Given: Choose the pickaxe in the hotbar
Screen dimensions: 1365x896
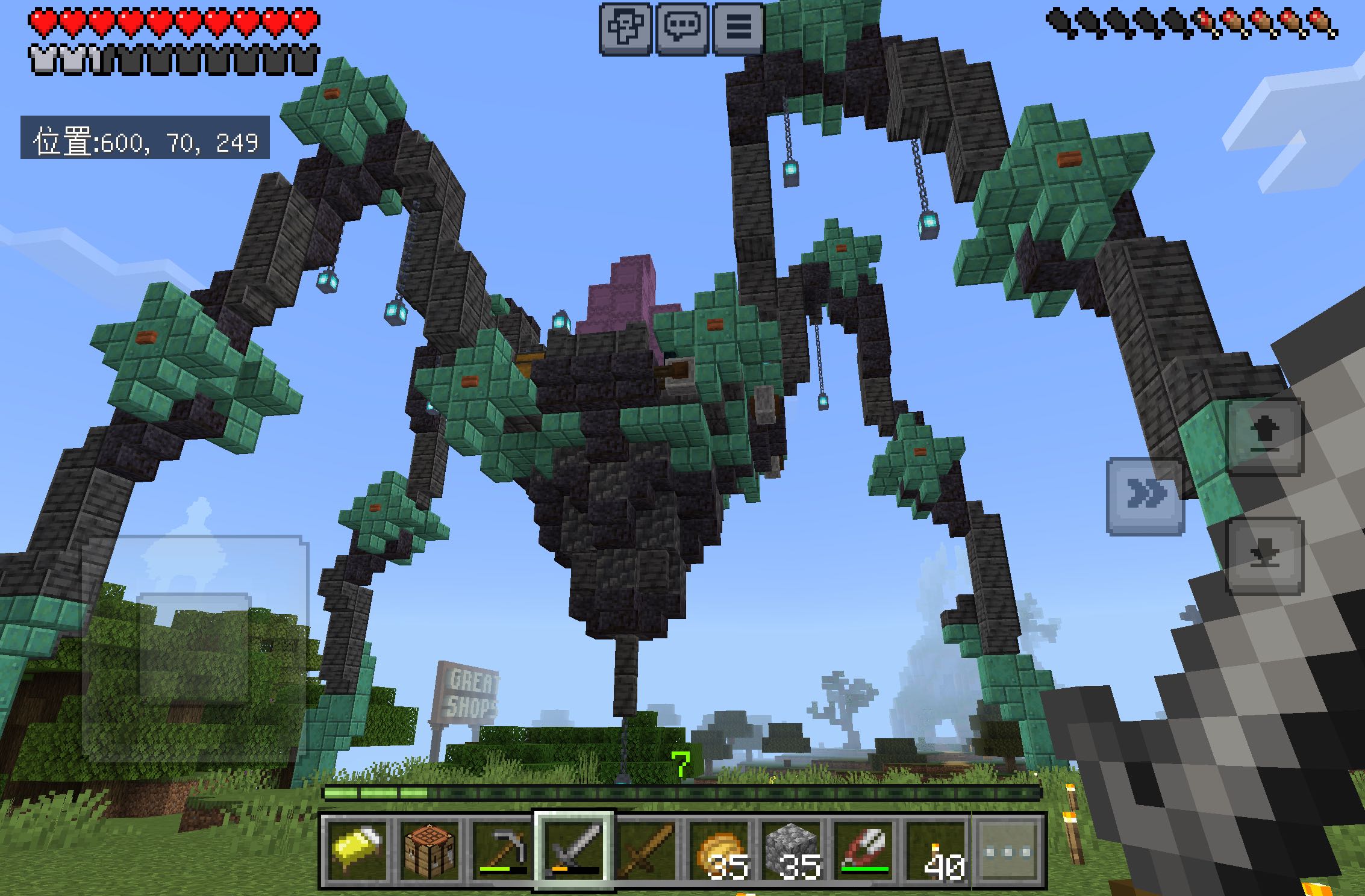Looking at the screenshot, I should (x=502, y=850).
